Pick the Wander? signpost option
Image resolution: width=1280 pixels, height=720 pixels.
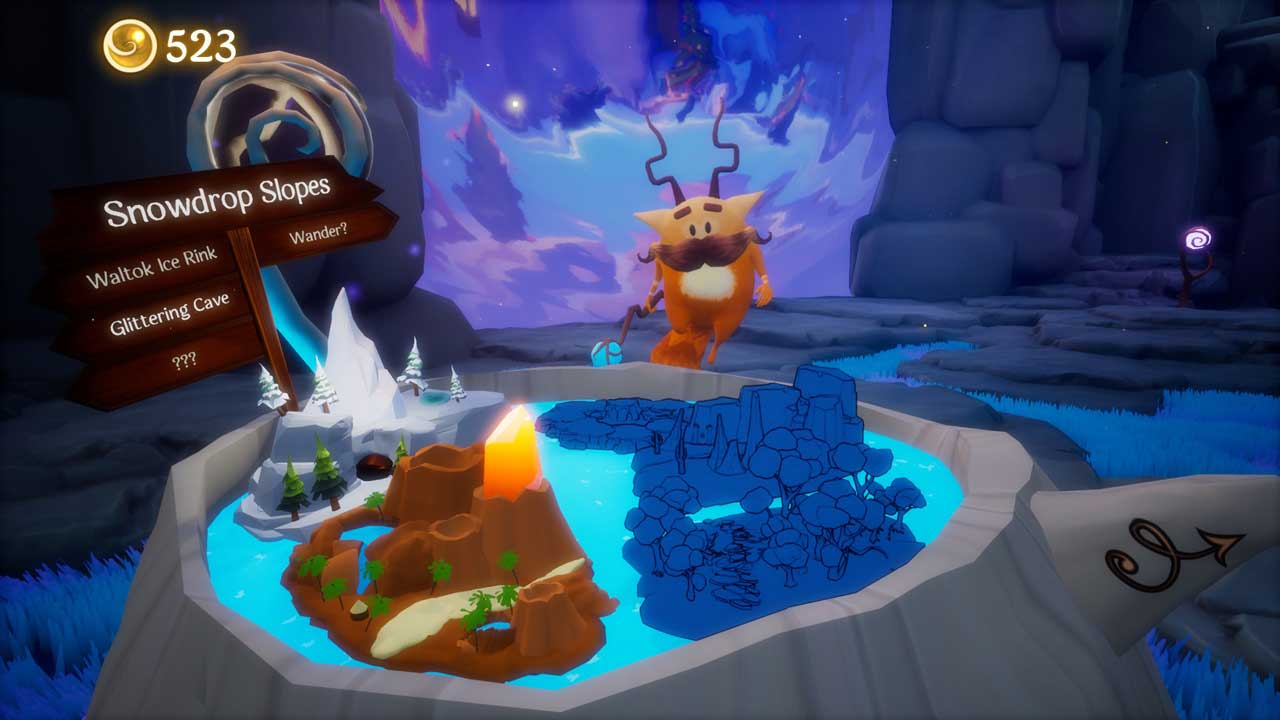tap(320, 236)
